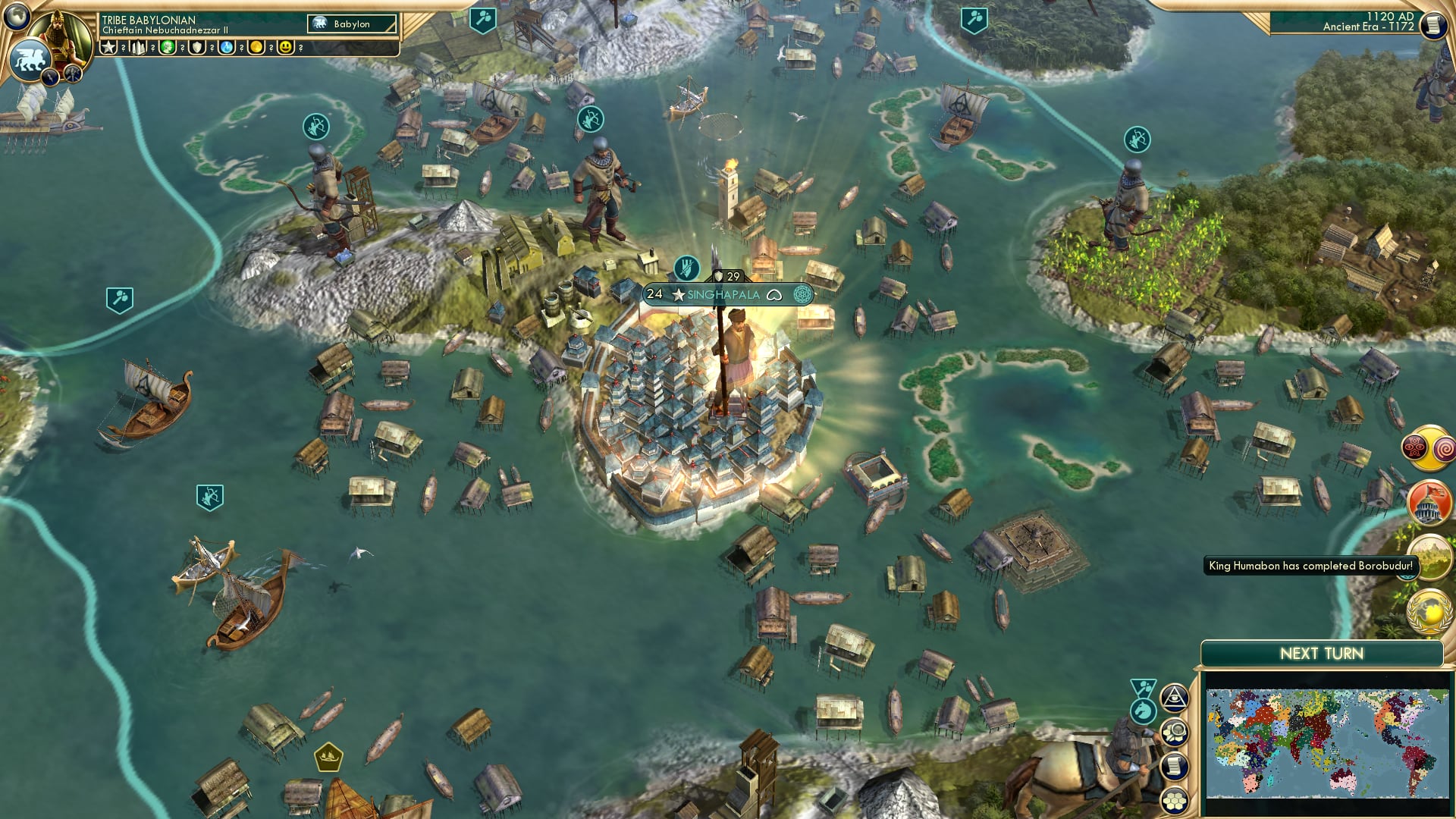Open the advisor eye icon above the minimap

pyautogui.click(x=1175, y=698)
